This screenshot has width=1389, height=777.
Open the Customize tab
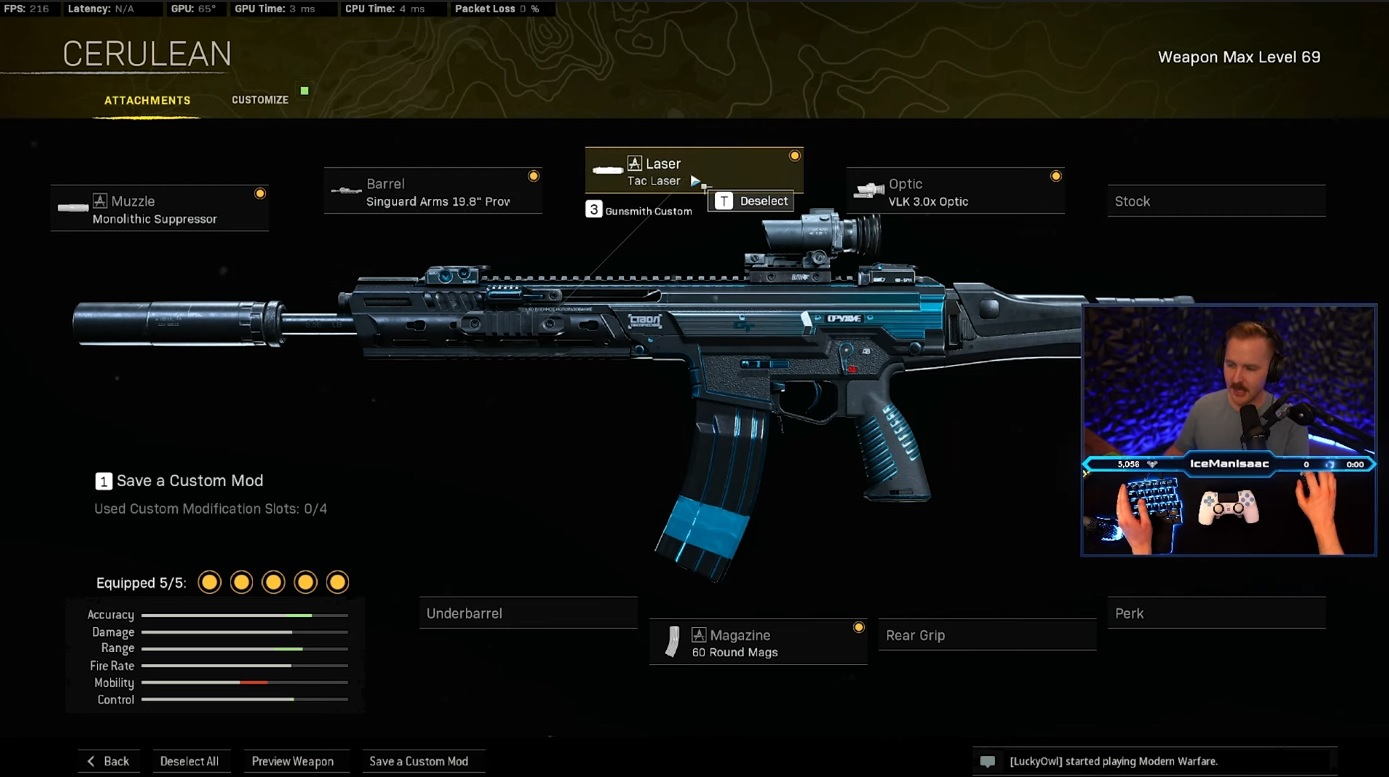(x=260, y=100)
